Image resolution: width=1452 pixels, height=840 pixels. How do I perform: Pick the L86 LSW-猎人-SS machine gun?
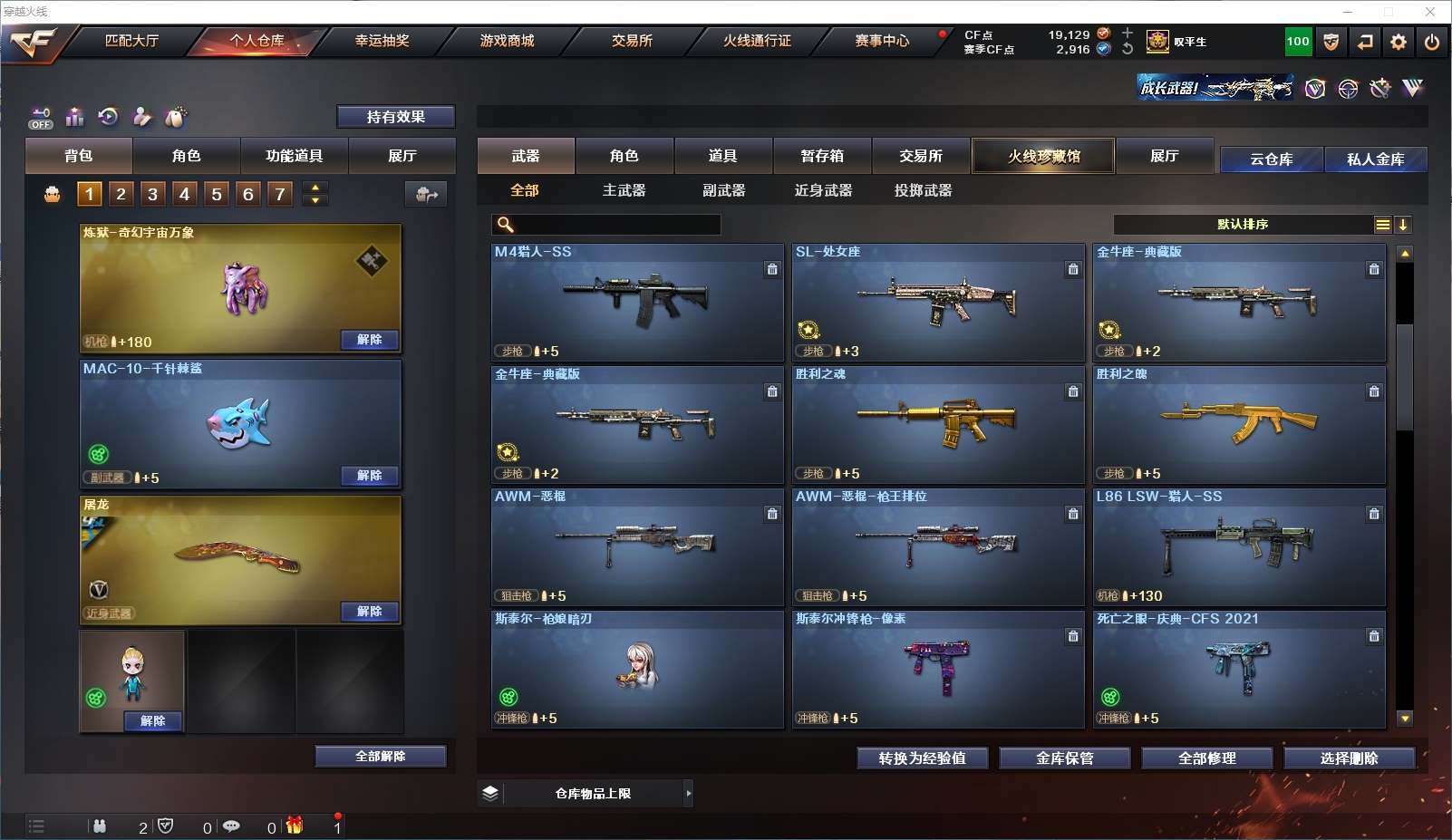tap(1239, 546)
